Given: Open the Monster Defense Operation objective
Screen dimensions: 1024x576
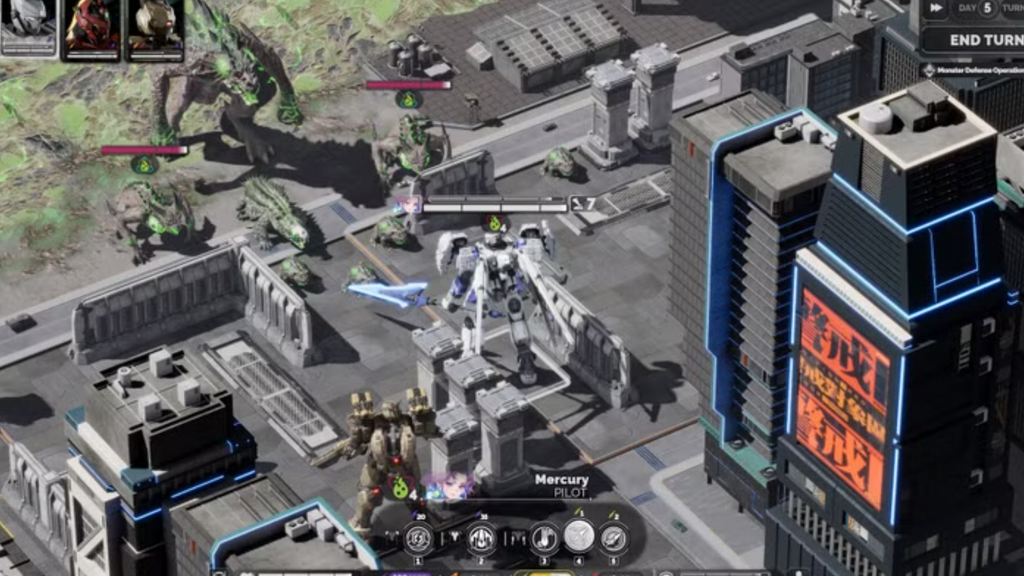Looking at the screenshot, I should point(975,71).
